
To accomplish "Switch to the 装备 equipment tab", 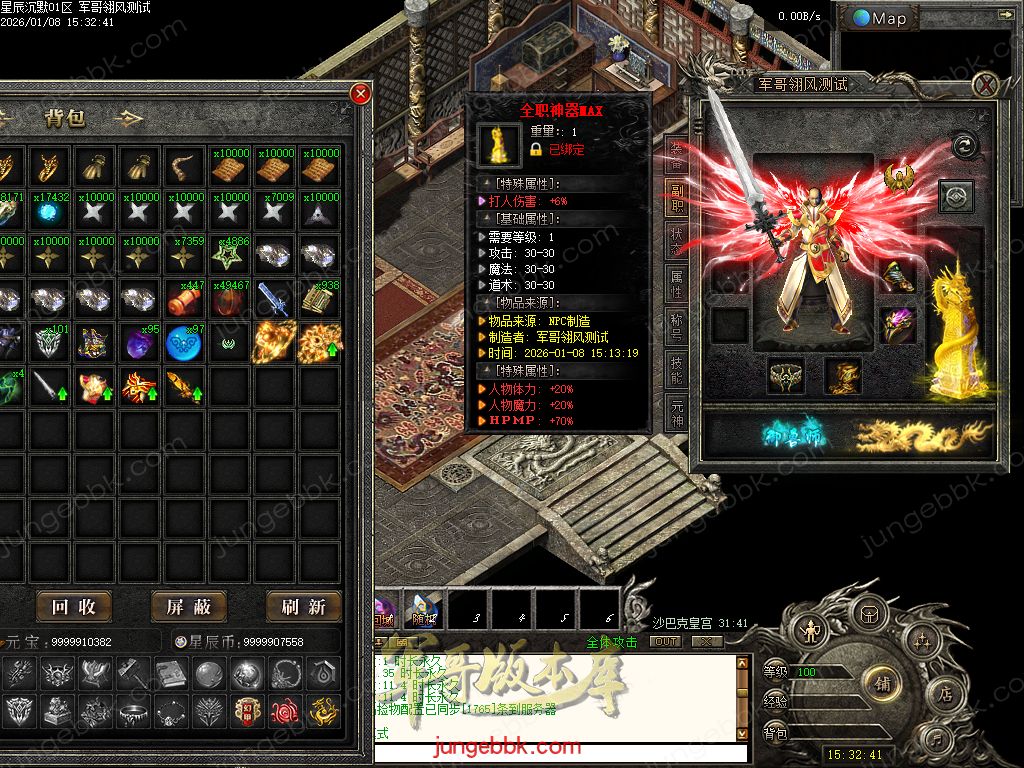I will (677, 152).
